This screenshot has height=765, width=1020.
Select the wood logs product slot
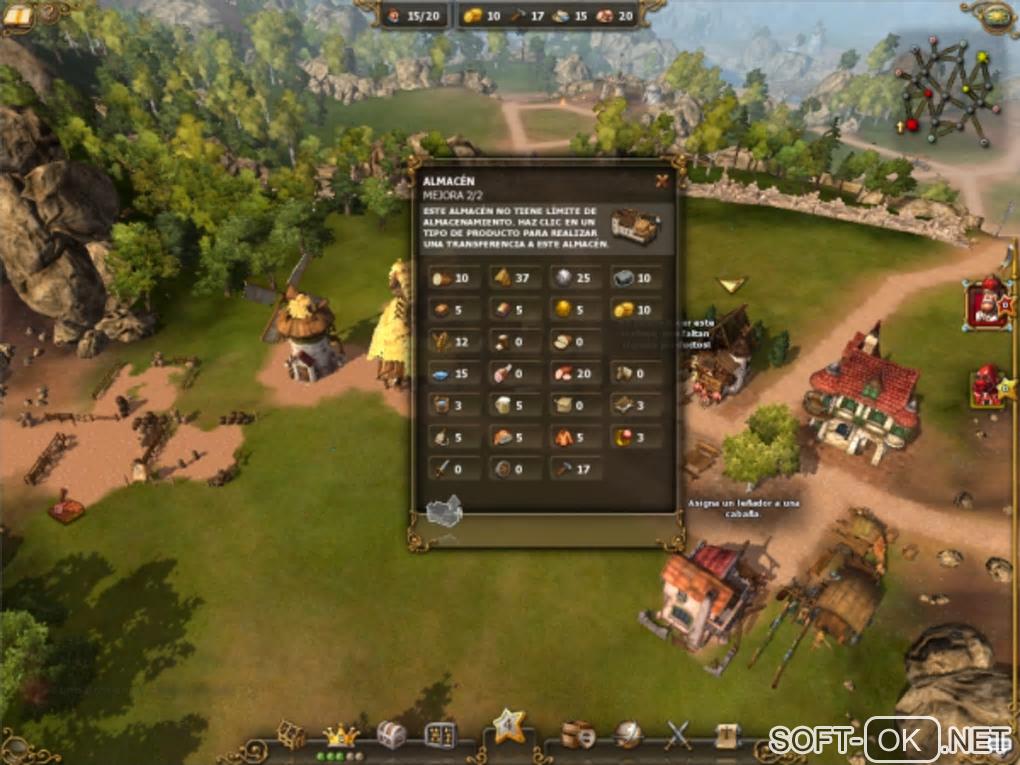point(454,278)
